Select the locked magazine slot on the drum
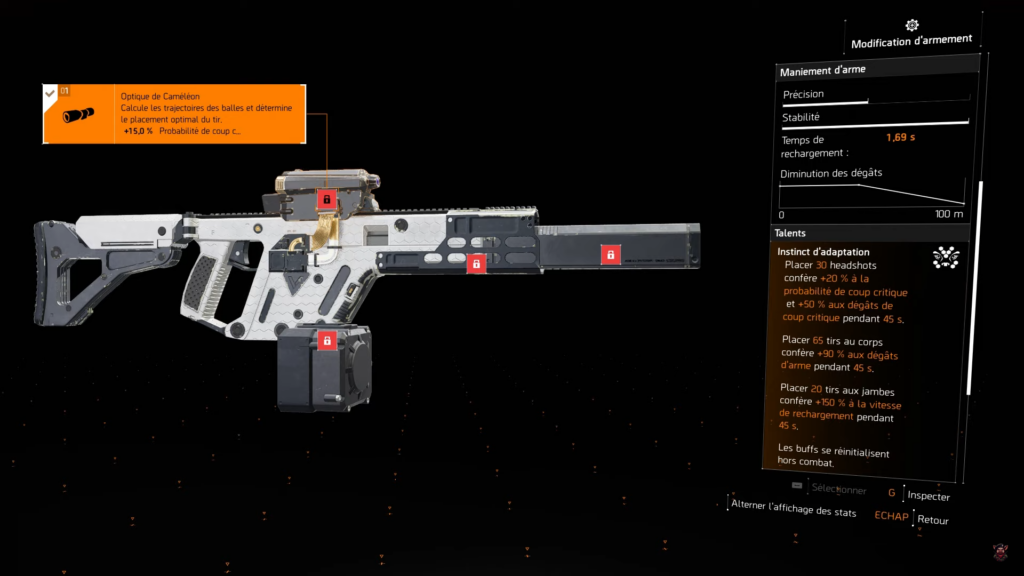This screenshot has width=1024, height=576. coord(326,341)
